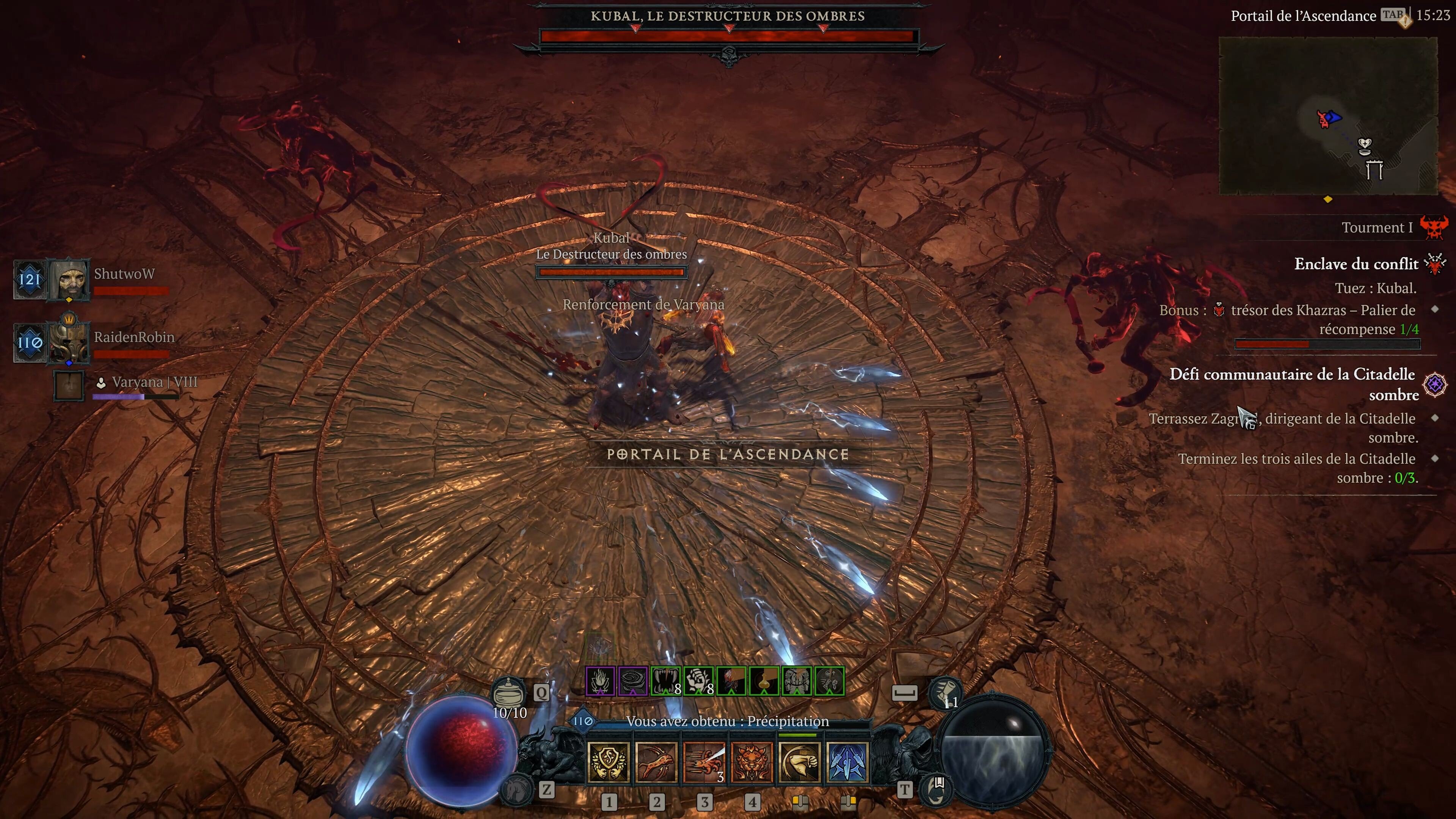Select RaidenRobin's party portrait
This screenshot has width=1456, height=819.
(68, 341)
